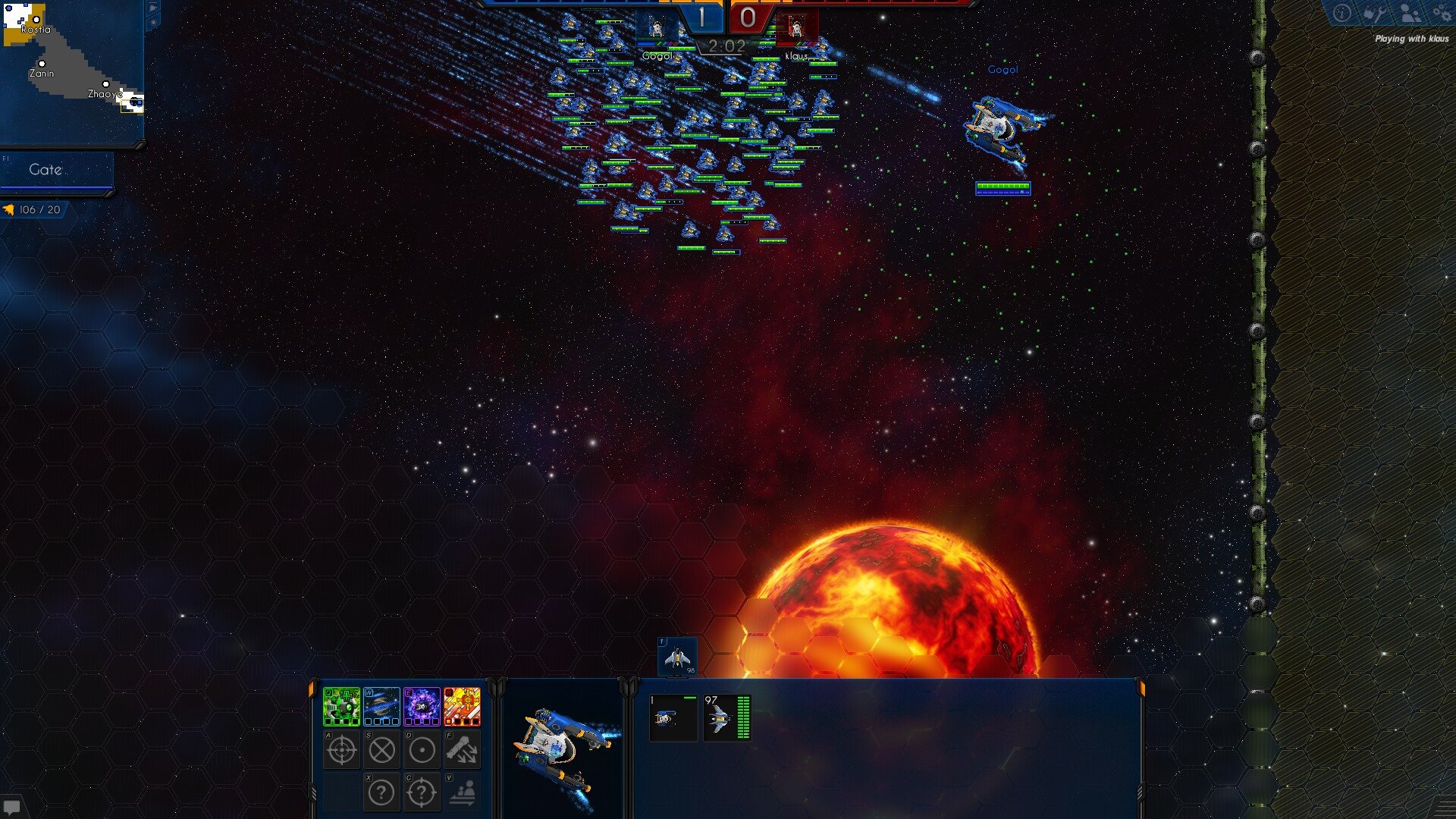The height and width of the screenshot is (819, 1456).
Task: Select the F missile salvo command
Action: point(462,751)
